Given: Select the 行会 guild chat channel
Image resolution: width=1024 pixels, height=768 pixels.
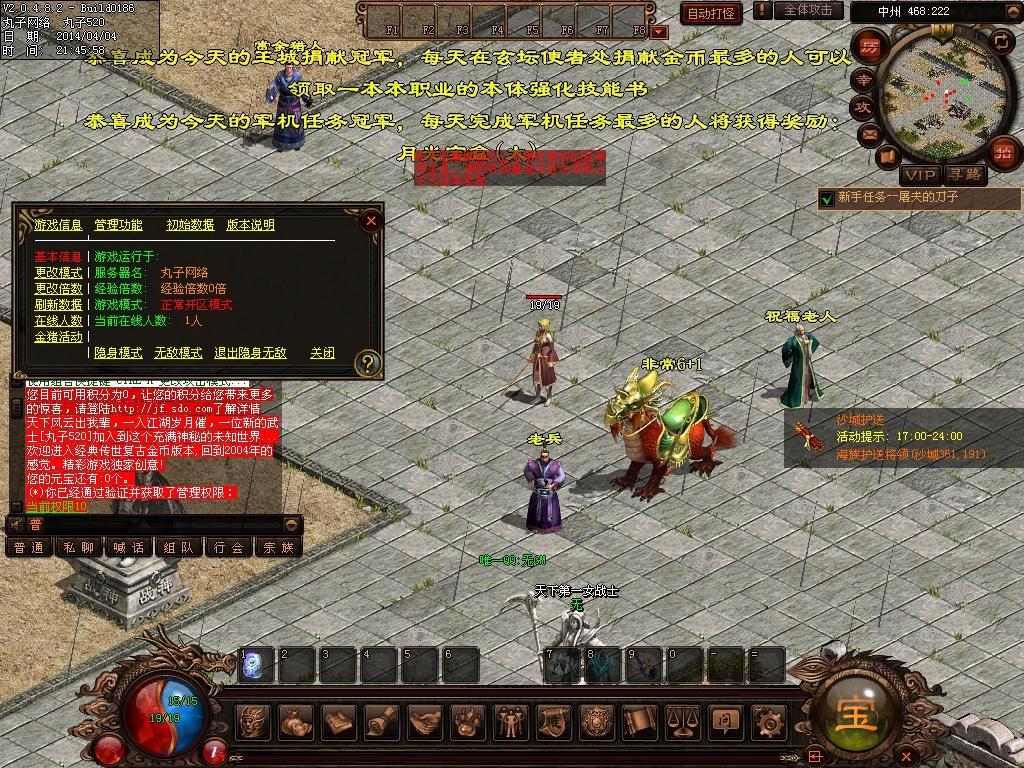Looking at the screenshot, I should pos(229,547).
